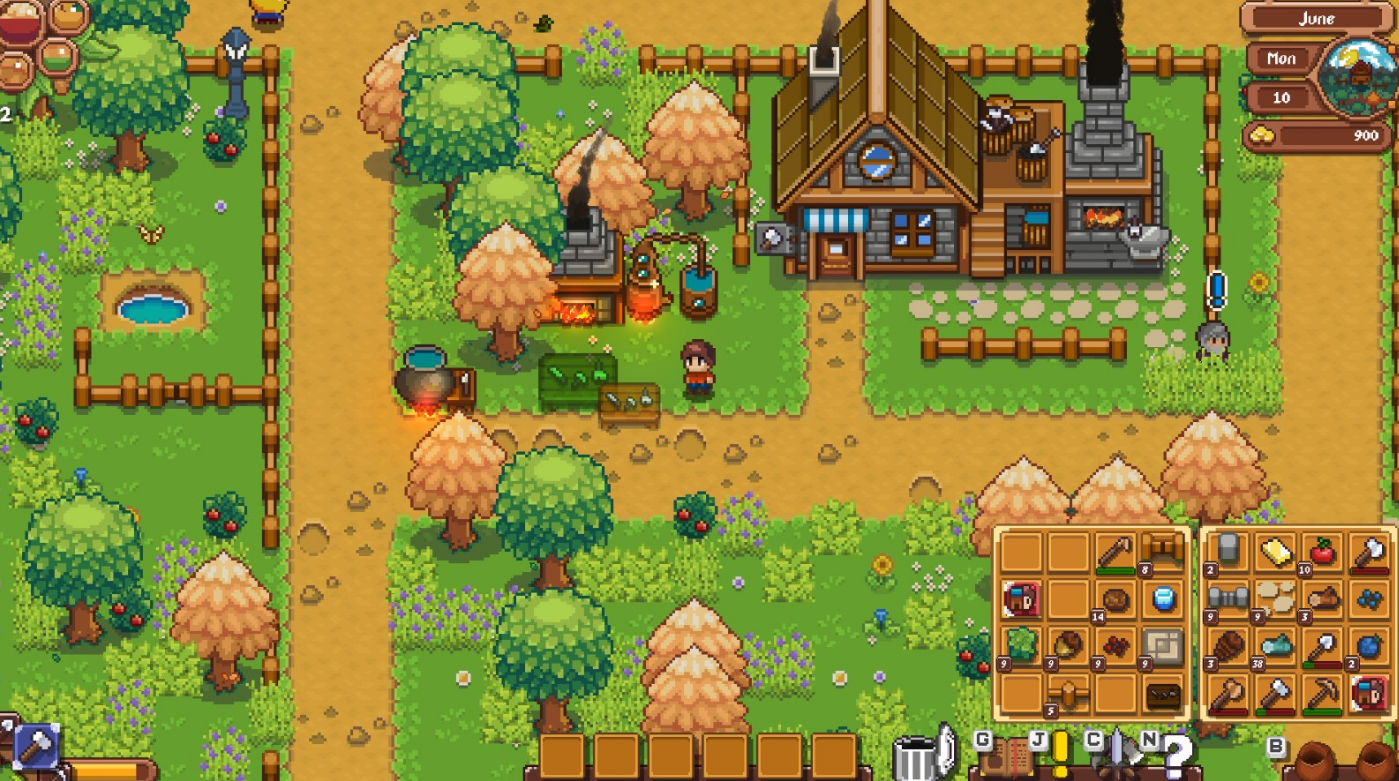Select the teal item stack of 38

(1274, 646)
